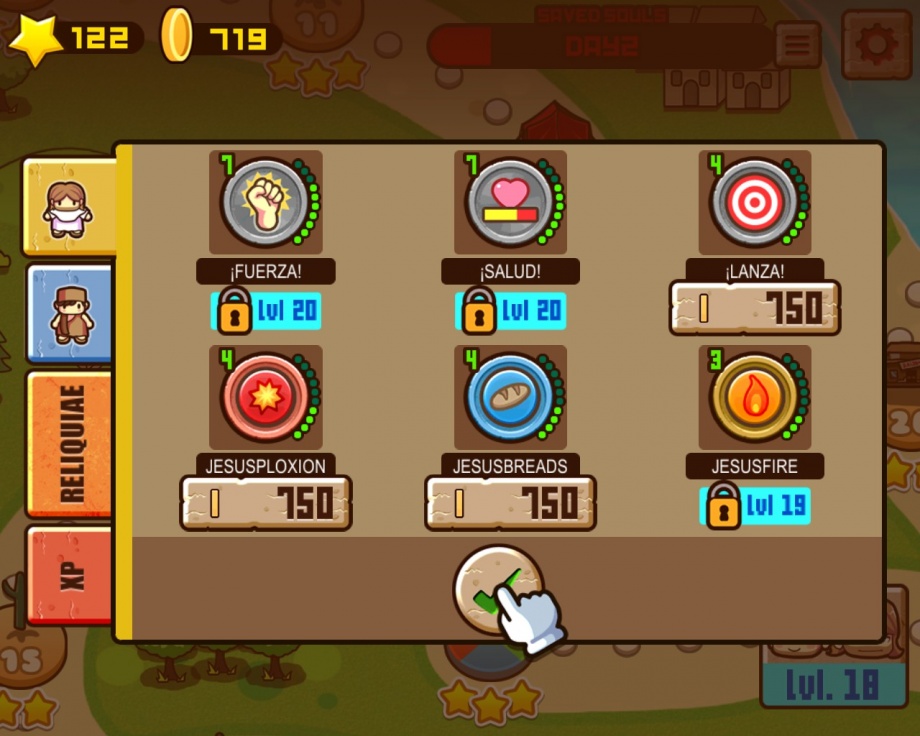Open the gear settings button
This screenshot has height=736, width=920.
click(x=876, y=45)
